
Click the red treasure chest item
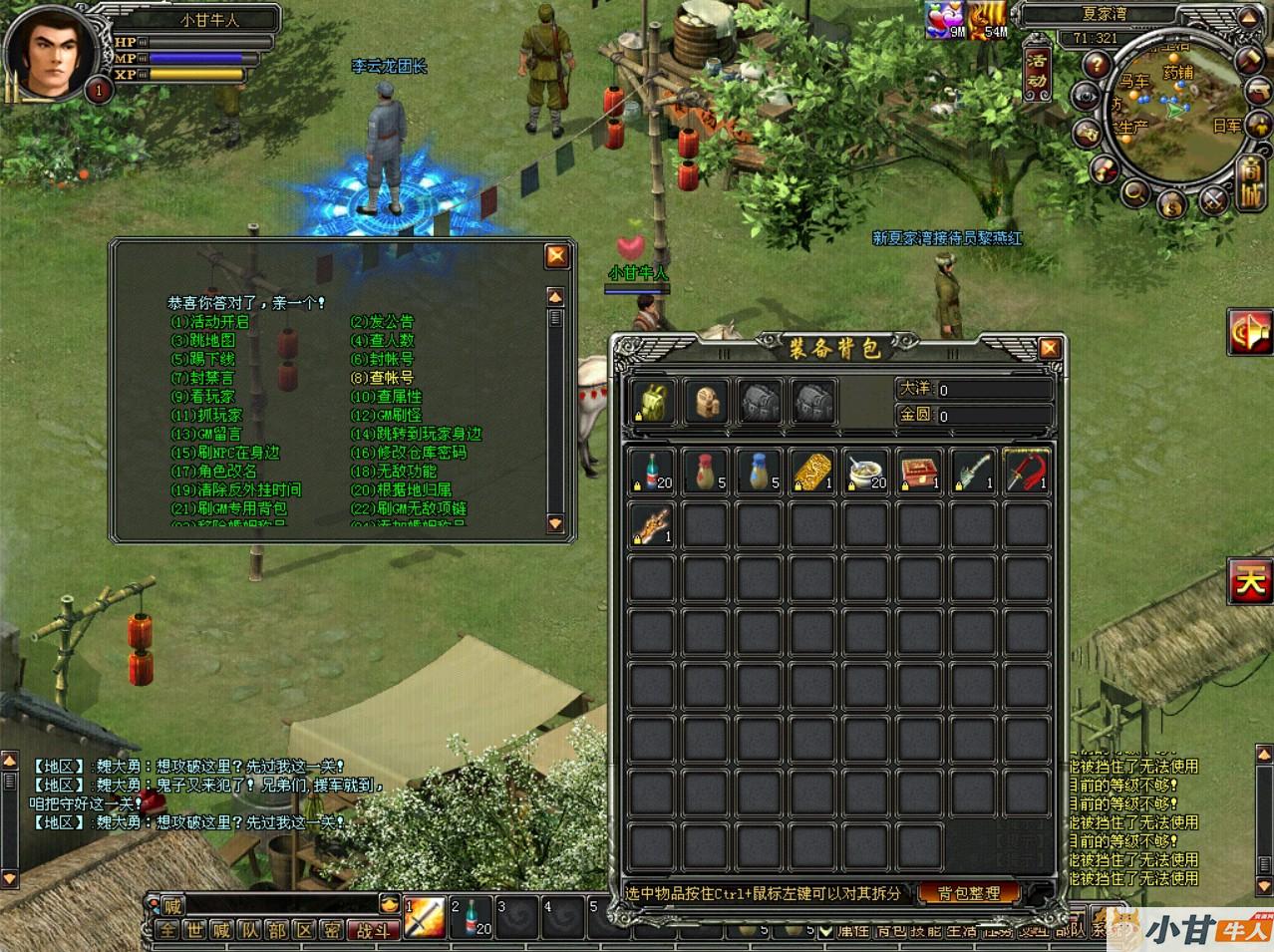[919, 470]
